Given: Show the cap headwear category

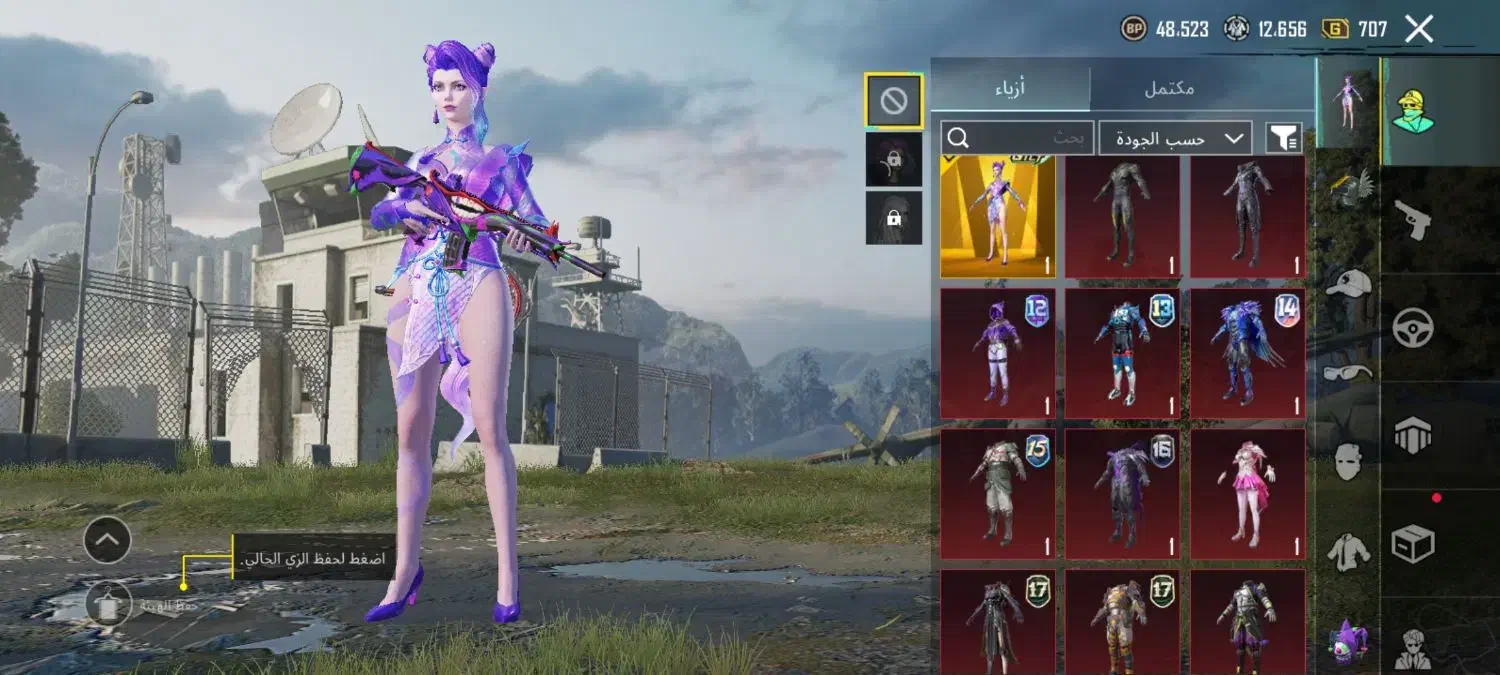Looking at the screenshot, I should (x=1347, y=284).
